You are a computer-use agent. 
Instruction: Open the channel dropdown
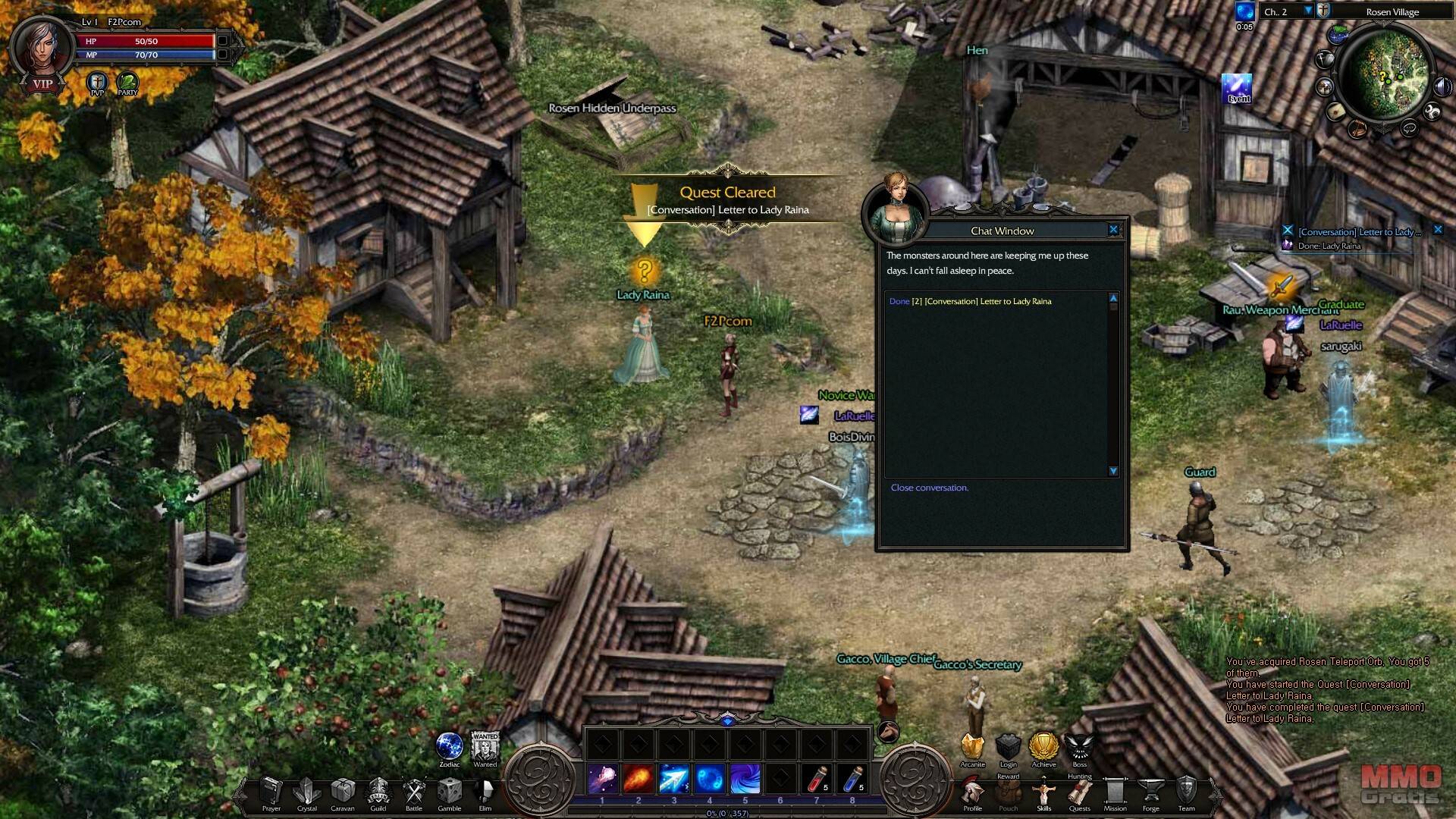[x=1307, y=11]
